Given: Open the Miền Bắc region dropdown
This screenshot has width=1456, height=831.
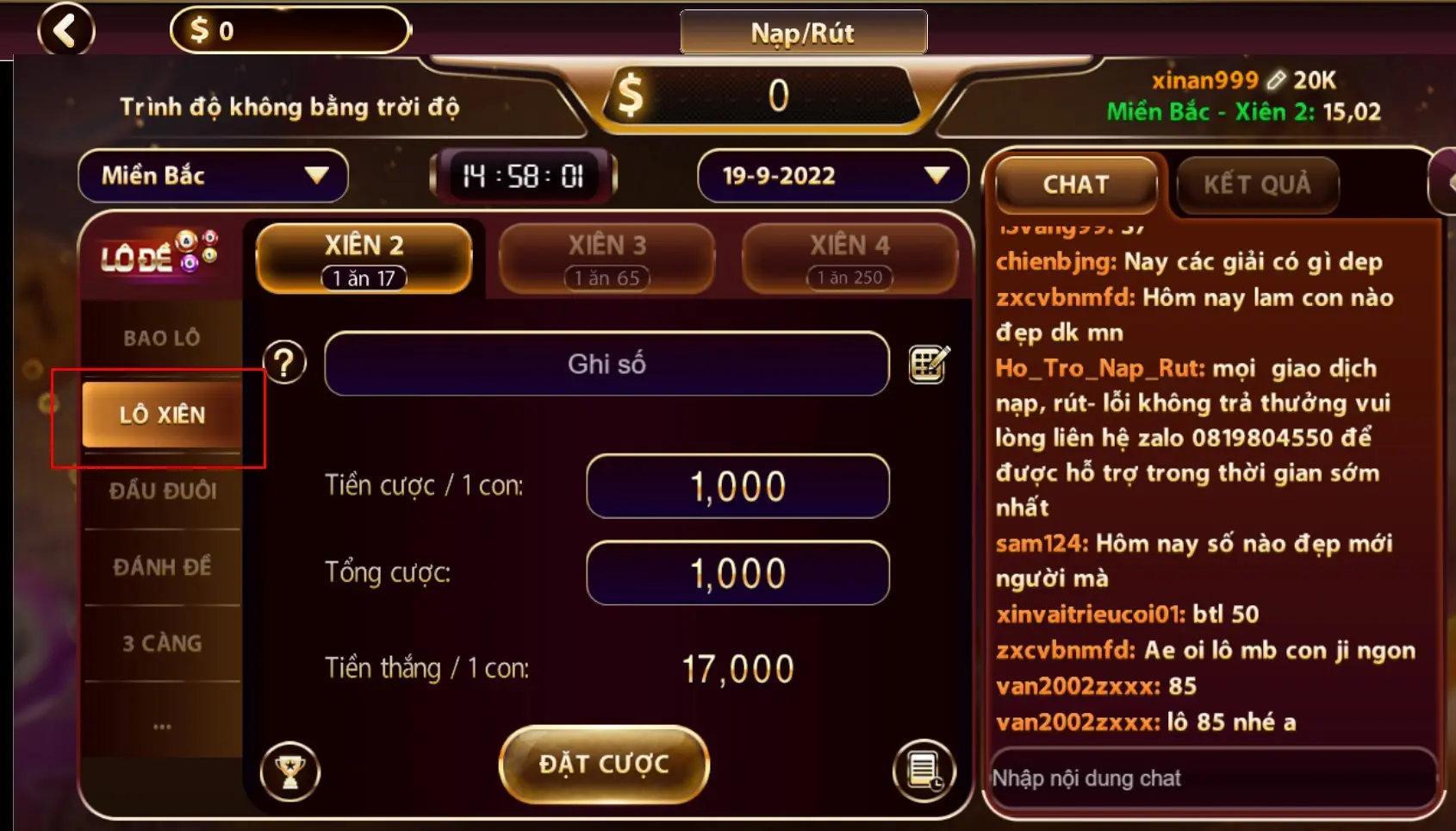Looking at the screenshot, I should click(213, 176).
